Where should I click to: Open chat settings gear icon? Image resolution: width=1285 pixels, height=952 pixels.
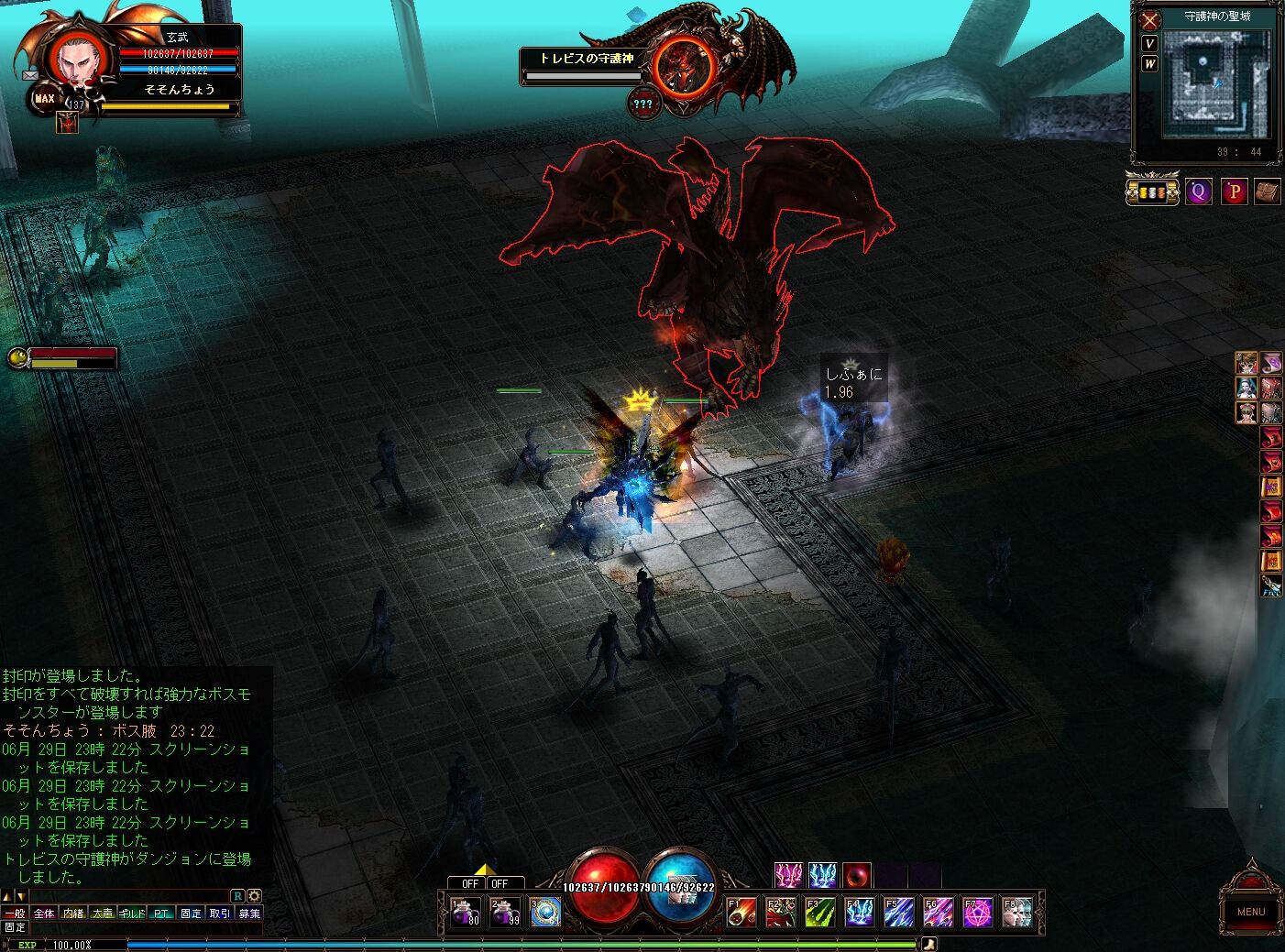tap(254, 896)
